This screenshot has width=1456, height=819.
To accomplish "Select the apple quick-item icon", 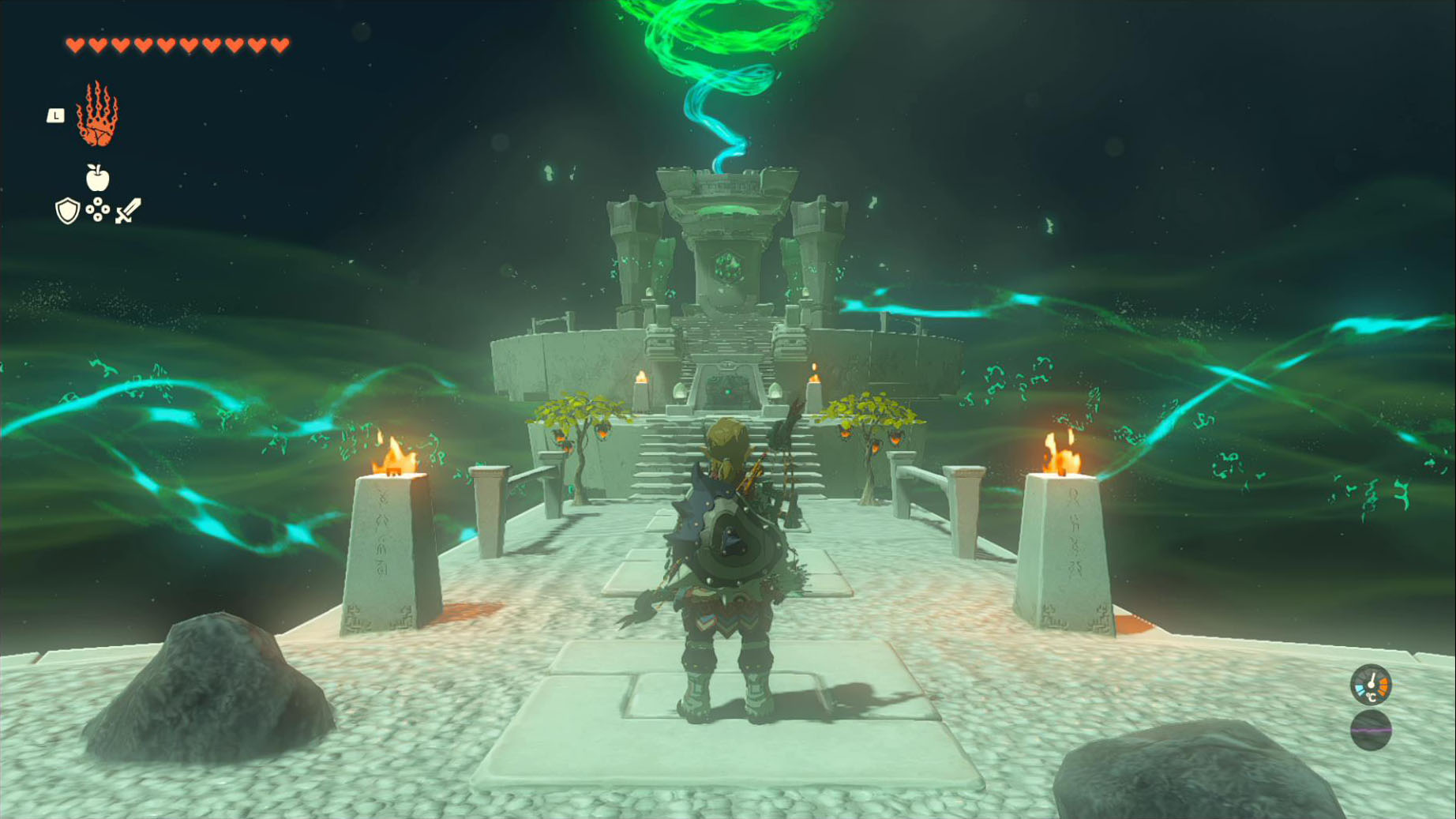I will tap(97, 178).
